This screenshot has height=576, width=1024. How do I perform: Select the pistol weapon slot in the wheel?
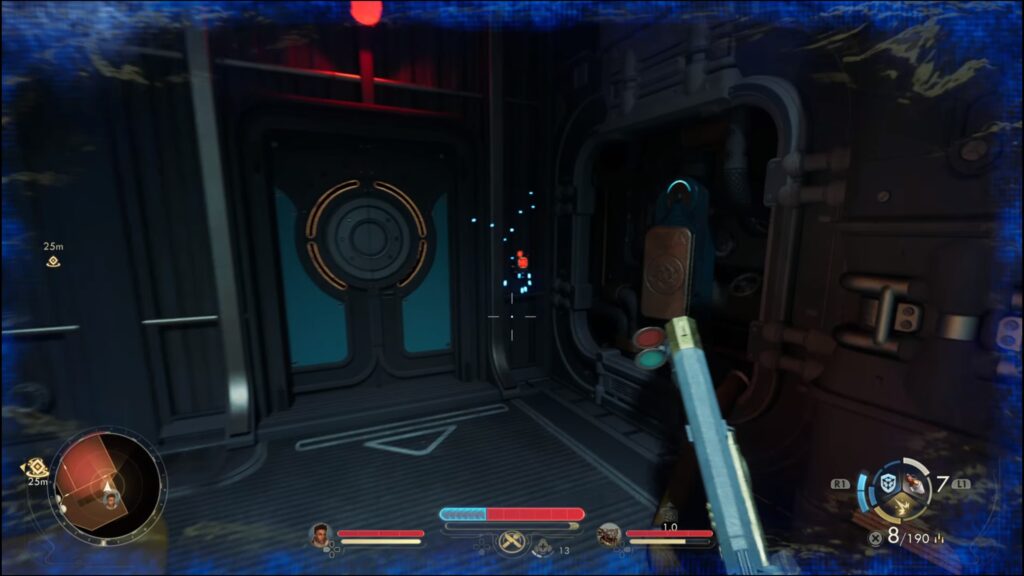(913, 485)
